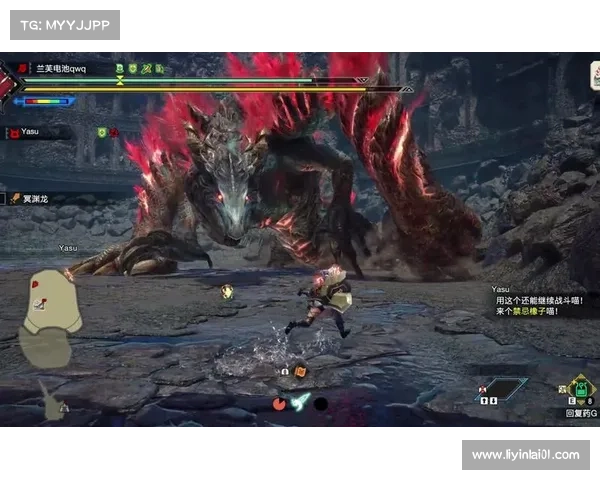This screenshot has height=480, width=600.
Task: Select the 回复药G item slot
Action: pos(578,390)
